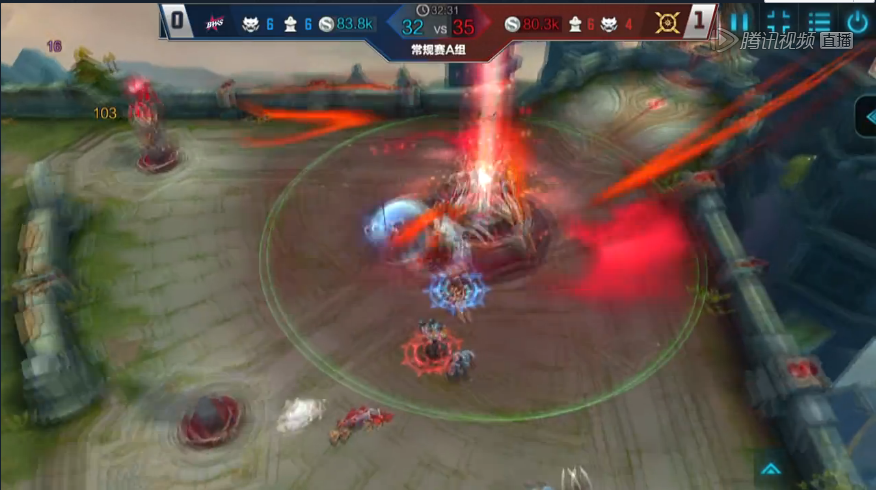Expand the bottom panel up-chevron
Viewport: 876px width, 490px height.
(x=770, y=468)
